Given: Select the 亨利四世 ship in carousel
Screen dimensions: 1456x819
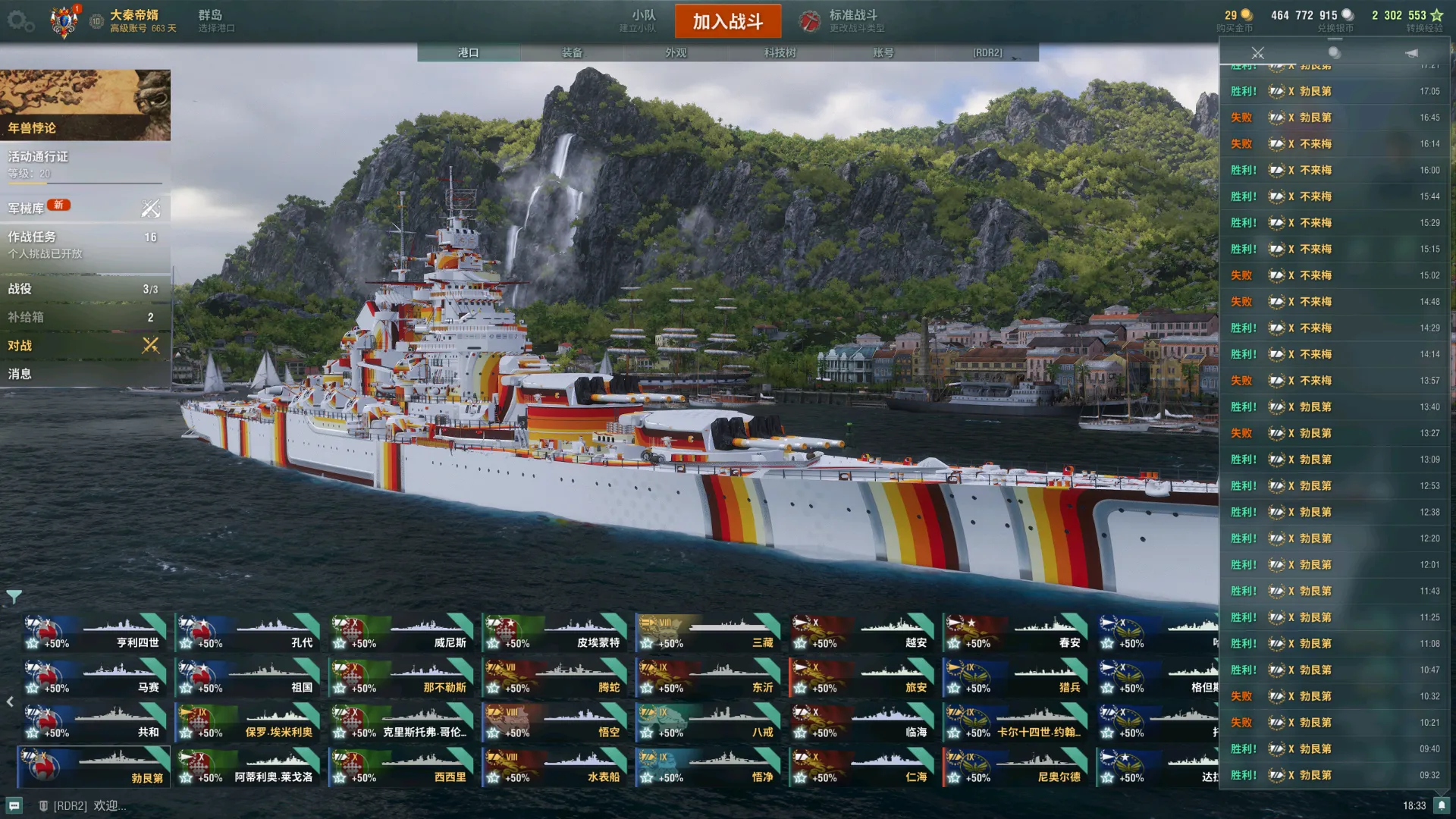Looking at the screenshot, I should pyautogui.click(x=94, y=633).
